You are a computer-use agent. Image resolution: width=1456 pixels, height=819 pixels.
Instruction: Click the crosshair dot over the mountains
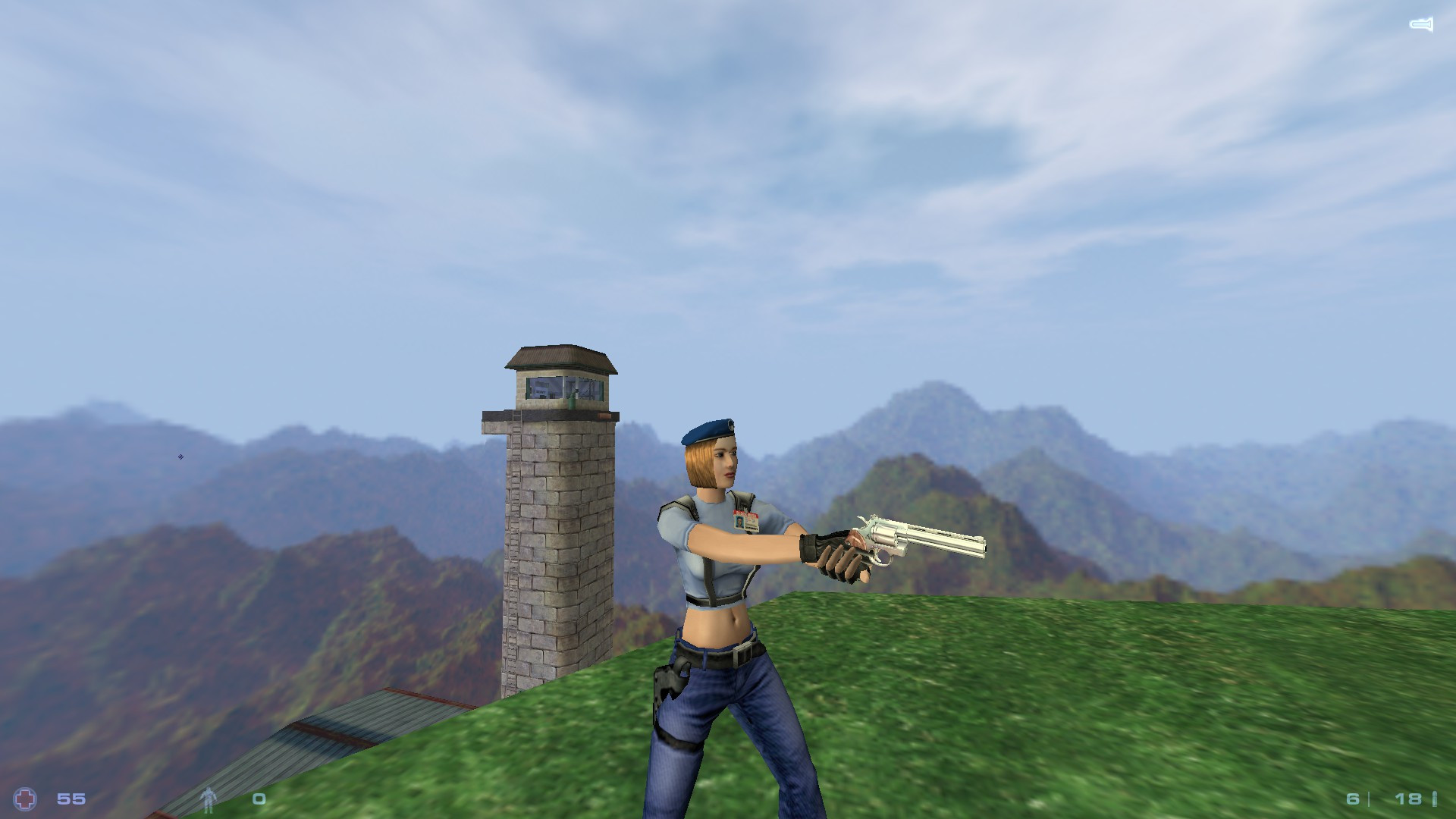tap(180, 457)
